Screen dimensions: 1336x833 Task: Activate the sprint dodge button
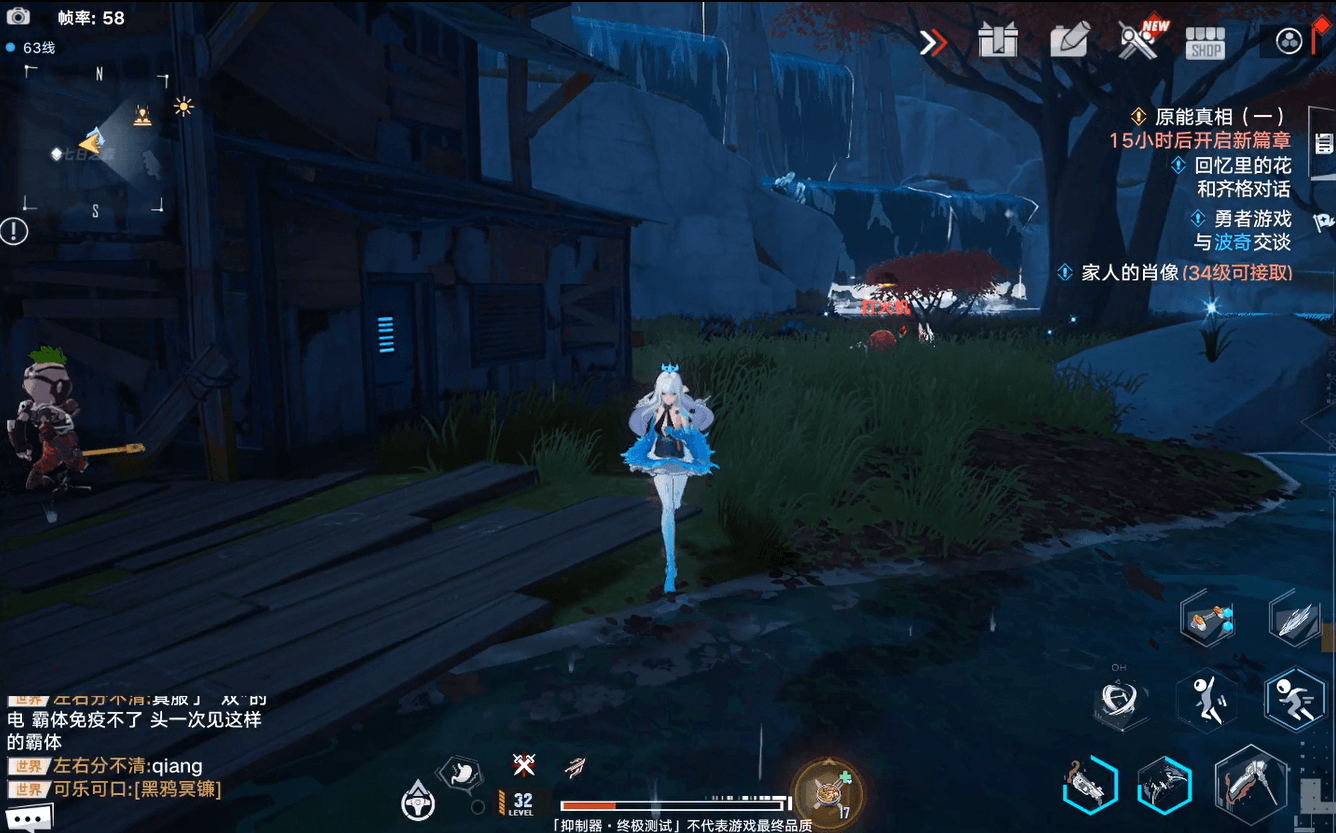(1294, 698)
